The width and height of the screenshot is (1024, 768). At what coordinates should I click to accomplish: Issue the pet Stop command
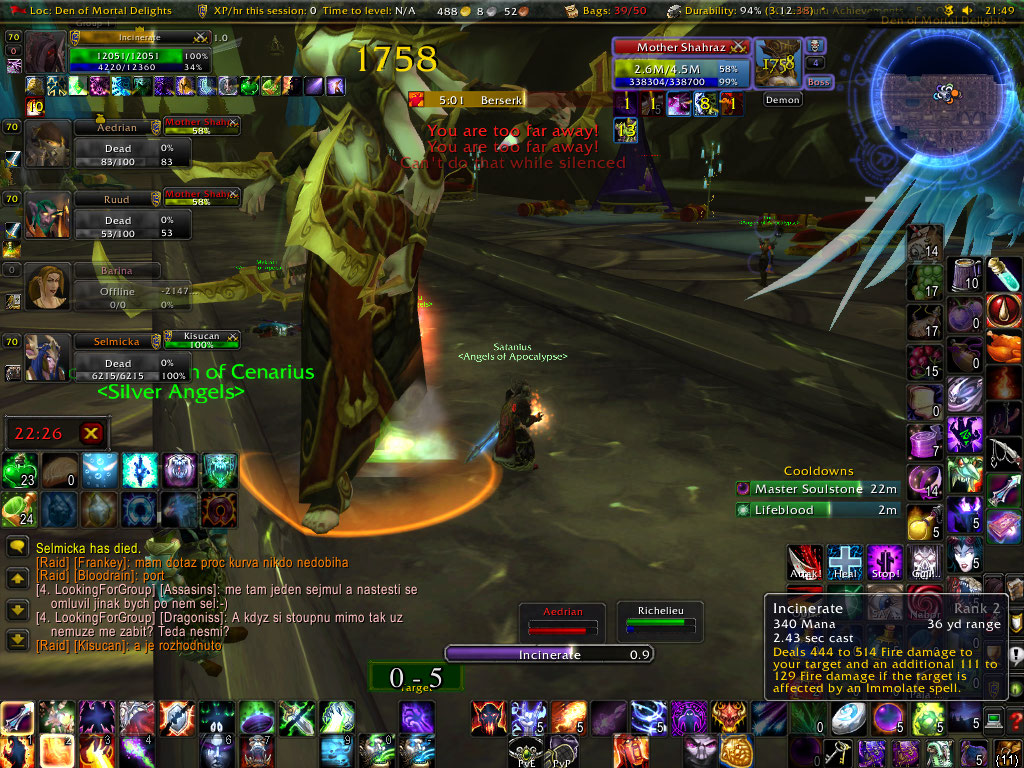tap(885, 562)
